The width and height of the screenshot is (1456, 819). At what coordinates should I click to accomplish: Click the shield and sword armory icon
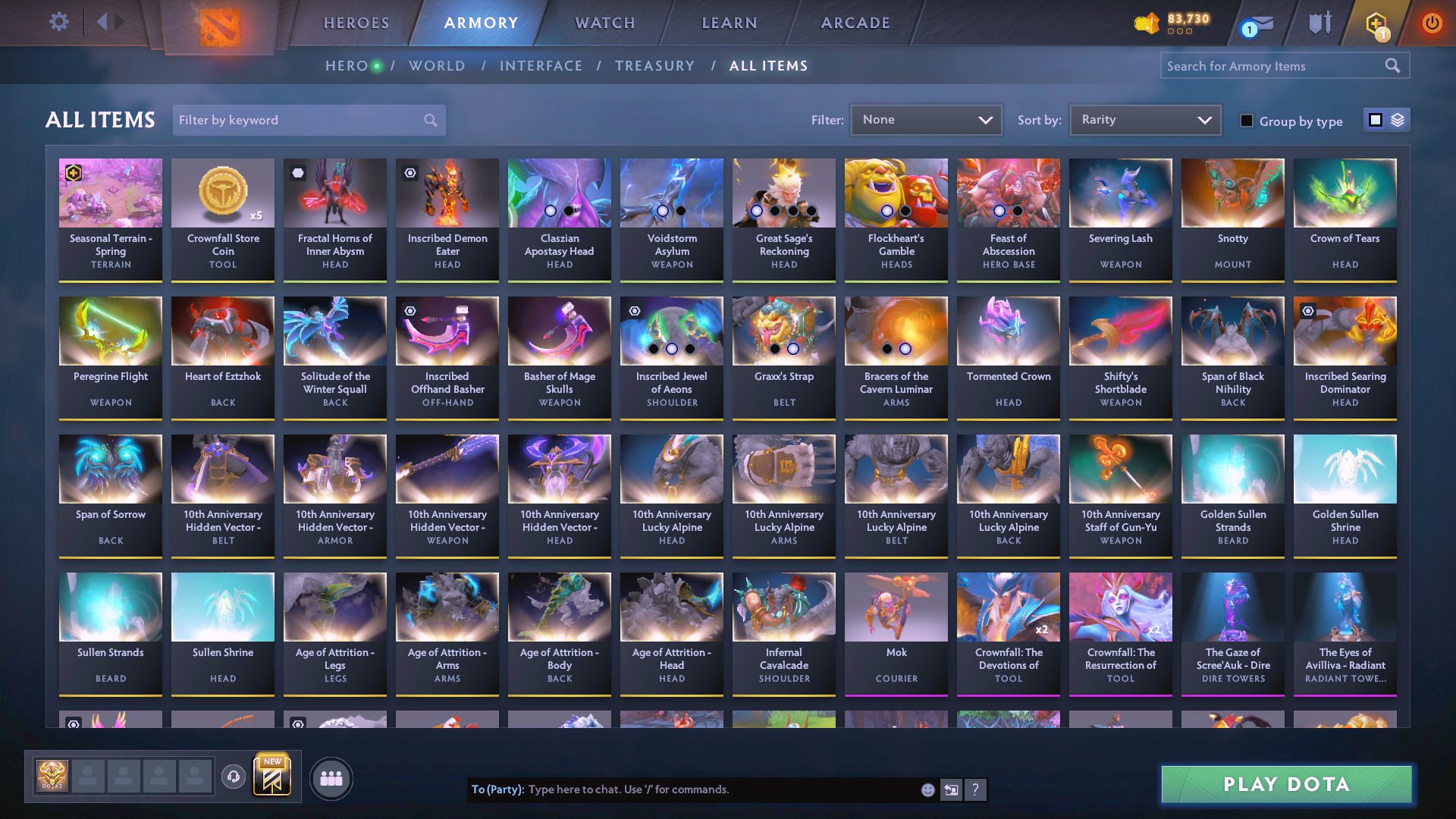point(1319,23)
